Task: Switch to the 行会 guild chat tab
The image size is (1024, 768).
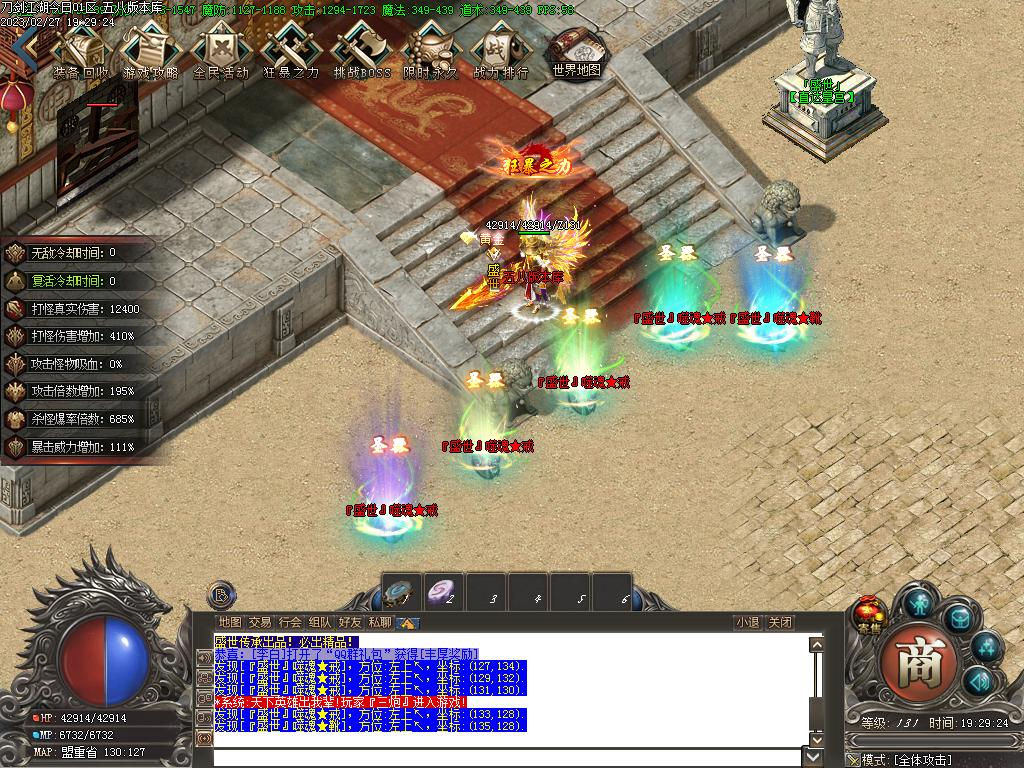Action: point(290,622)
